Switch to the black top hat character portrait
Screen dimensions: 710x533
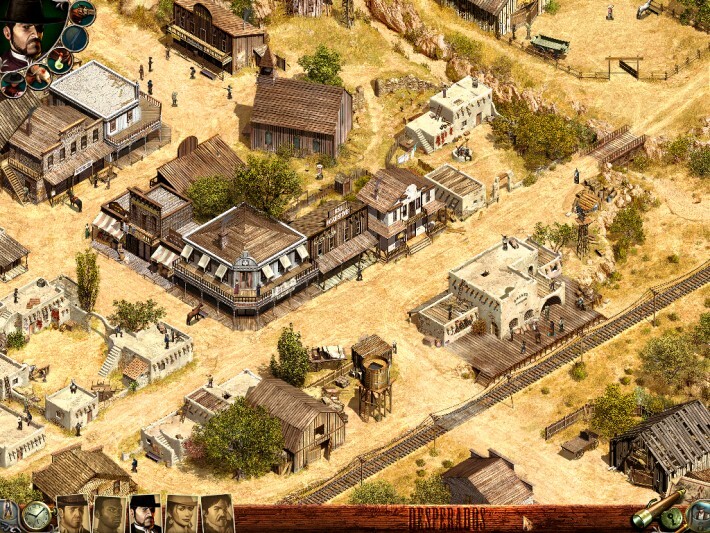pos(145,514)
